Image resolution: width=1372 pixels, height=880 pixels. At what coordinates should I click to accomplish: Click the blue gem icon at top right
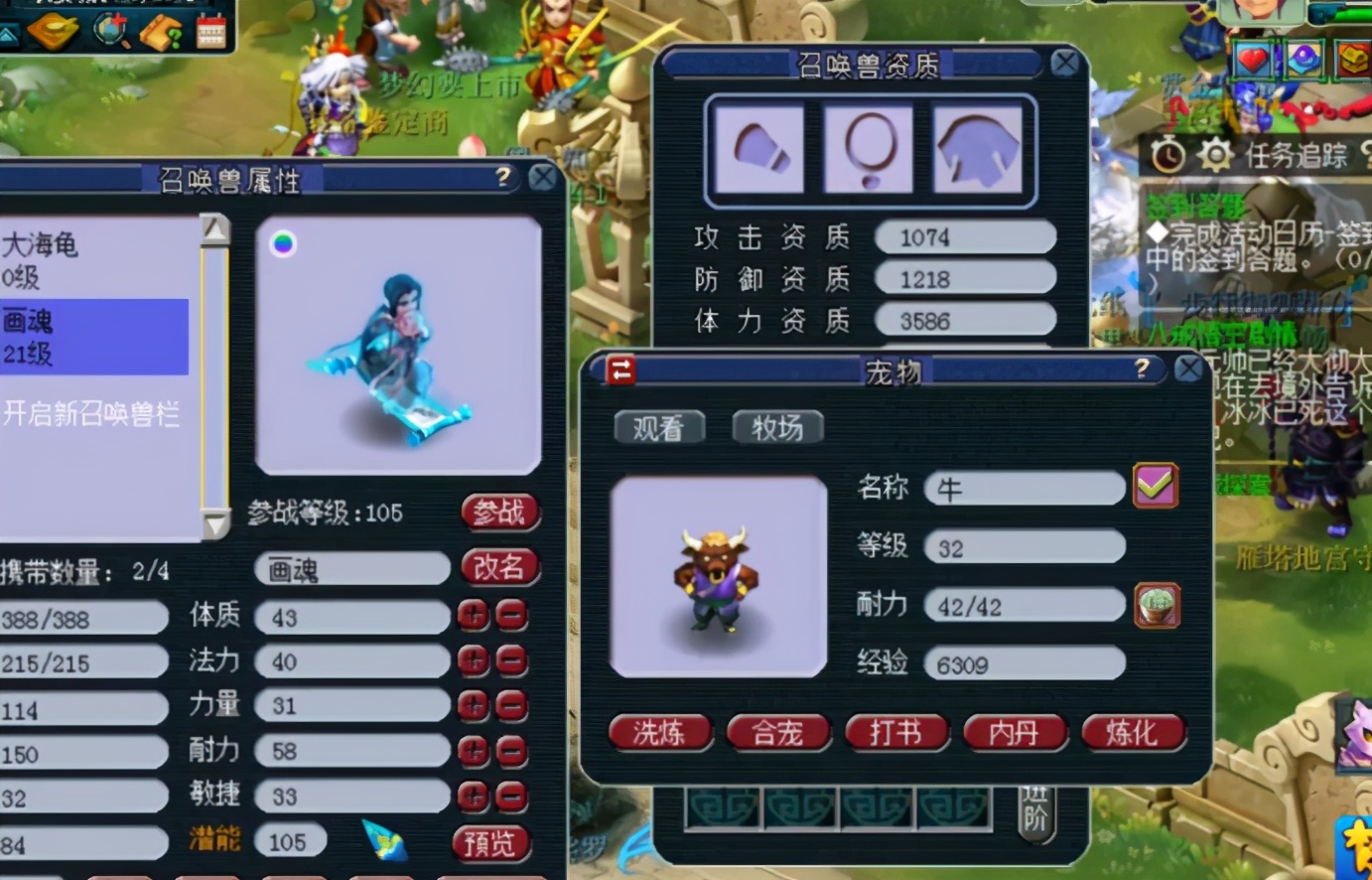[x=1303, y=60]
